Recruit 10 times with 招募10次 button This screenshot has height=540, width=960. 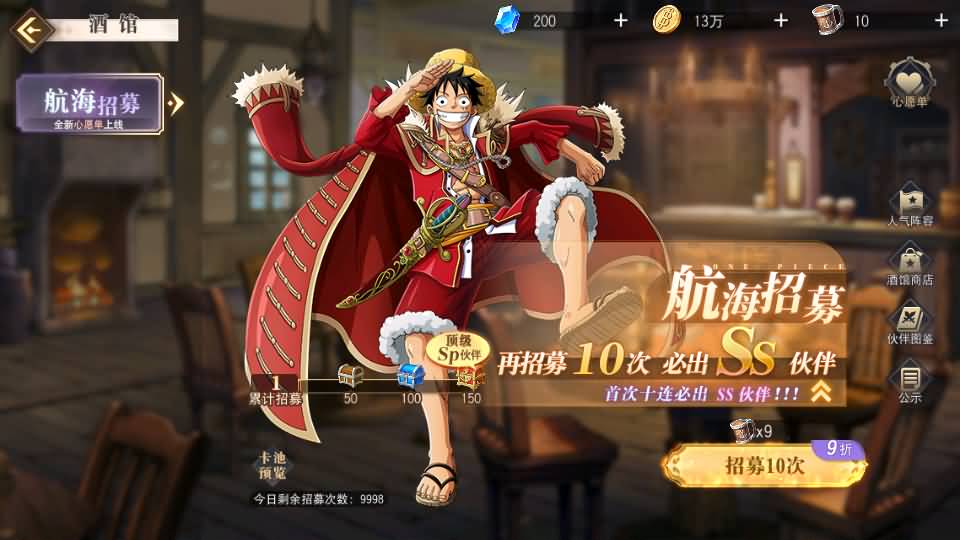tap(764, 466)
